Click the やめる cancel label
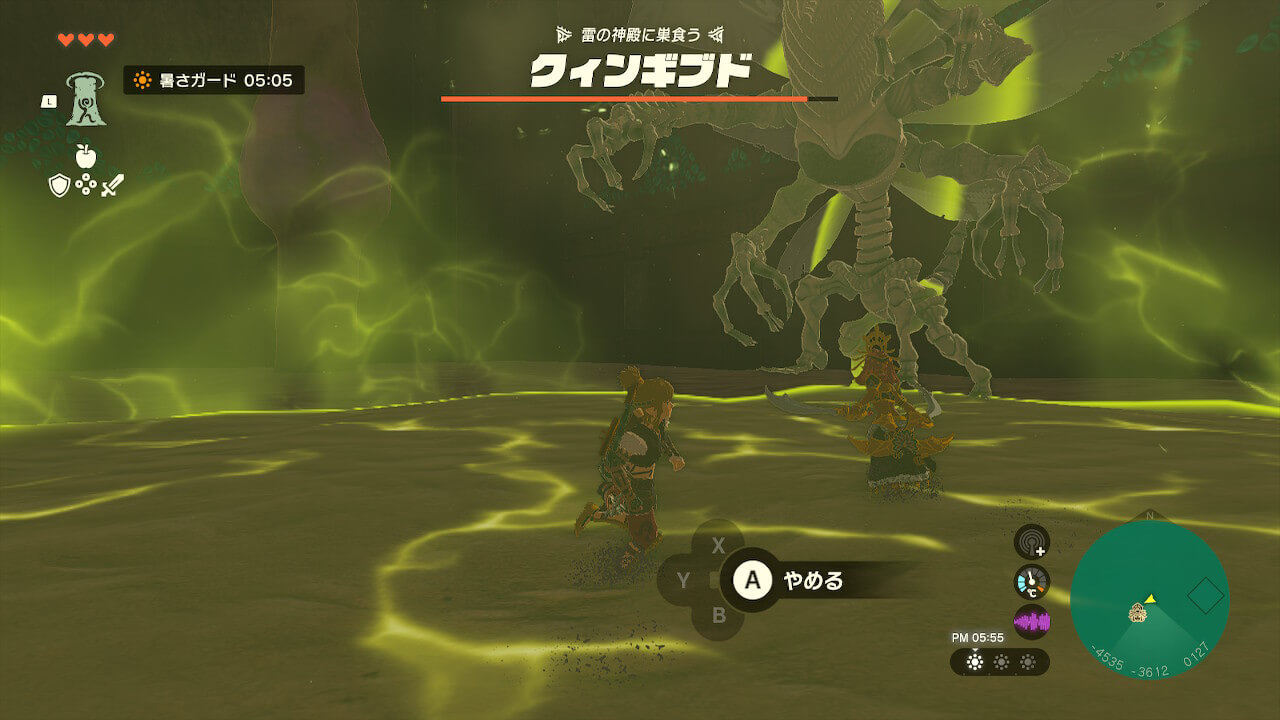The width and height of the screenshot is (1280, 720). 813,580
